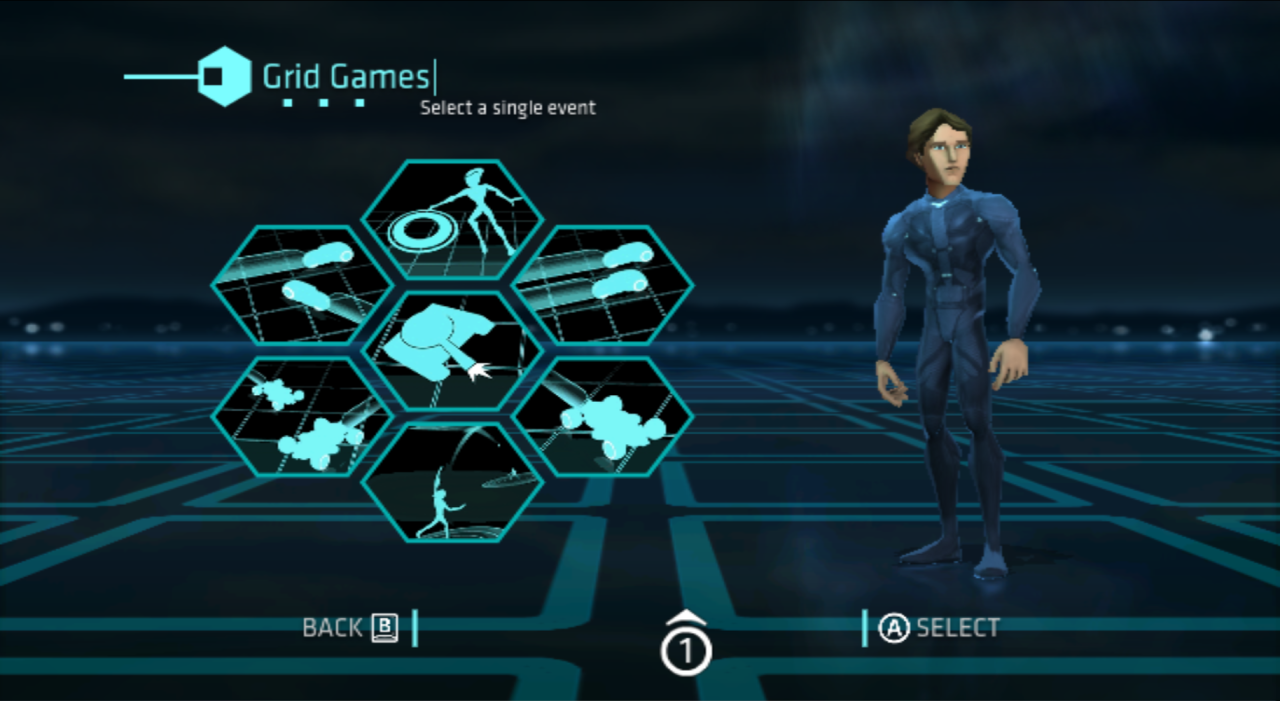Pick the hexagon with two diverging light cycles

pyautogui.click(x=302, y=285)
